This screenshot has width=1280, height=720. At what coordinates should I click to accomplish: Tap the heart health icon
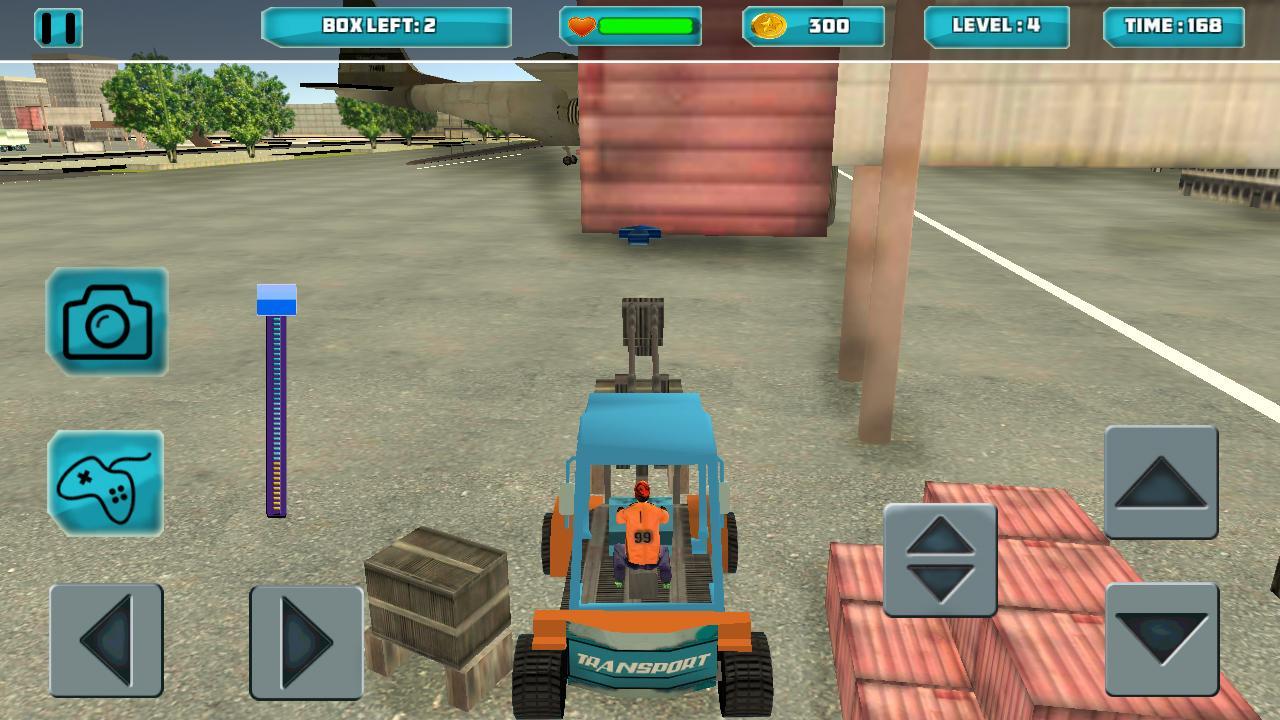click(580, 26)
